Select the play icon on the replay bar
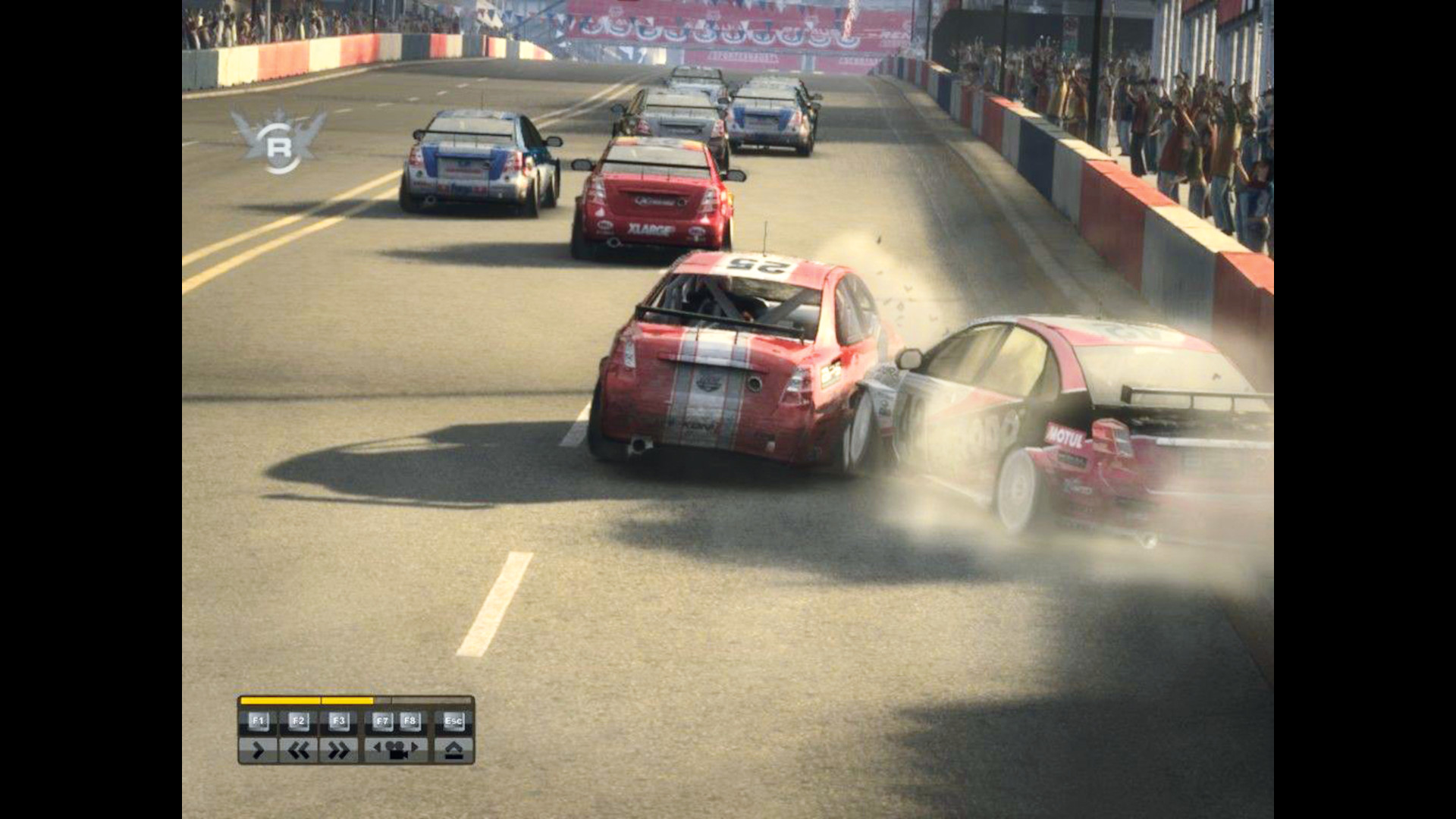 pos(258,749)
